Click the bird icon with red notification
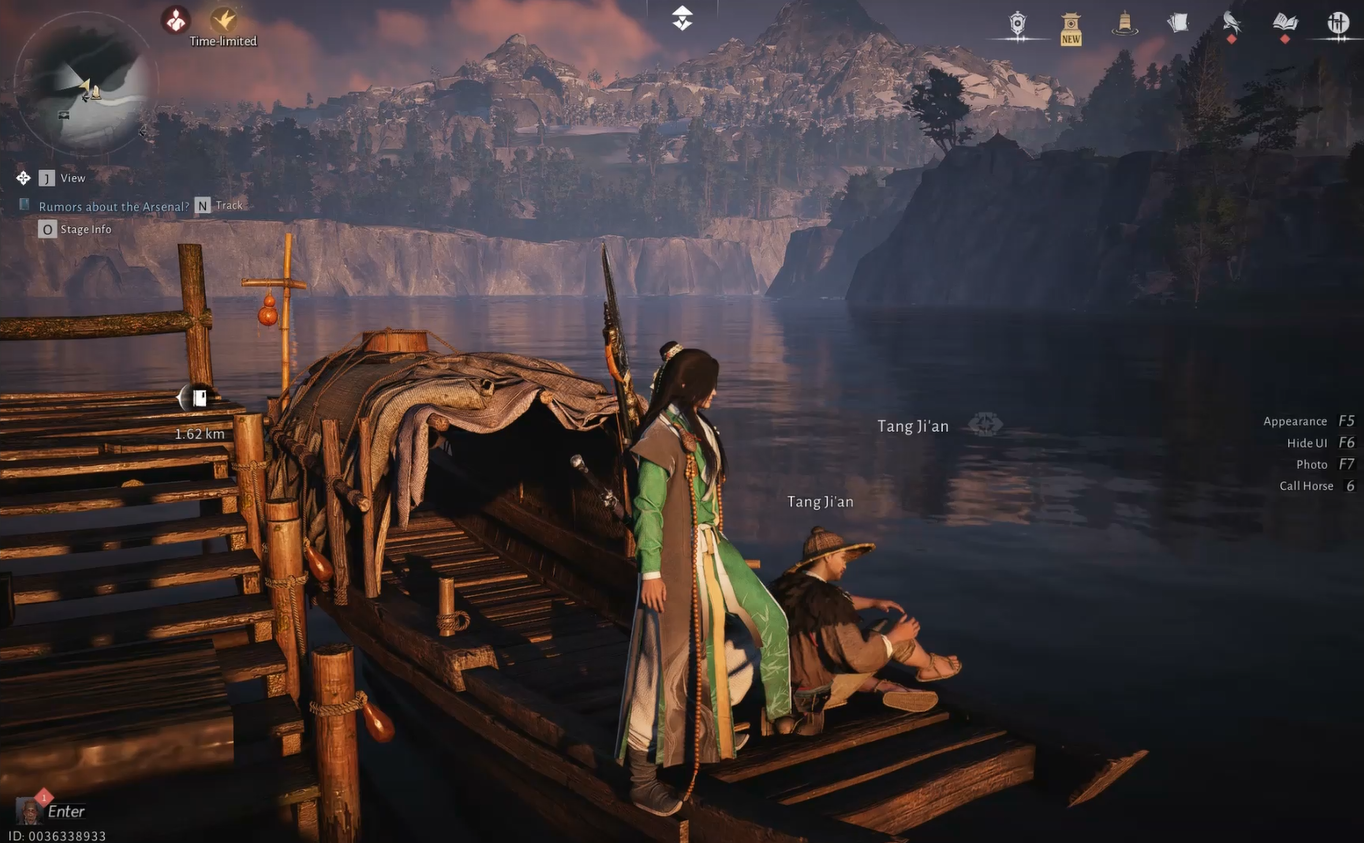 coord(1230,22)
